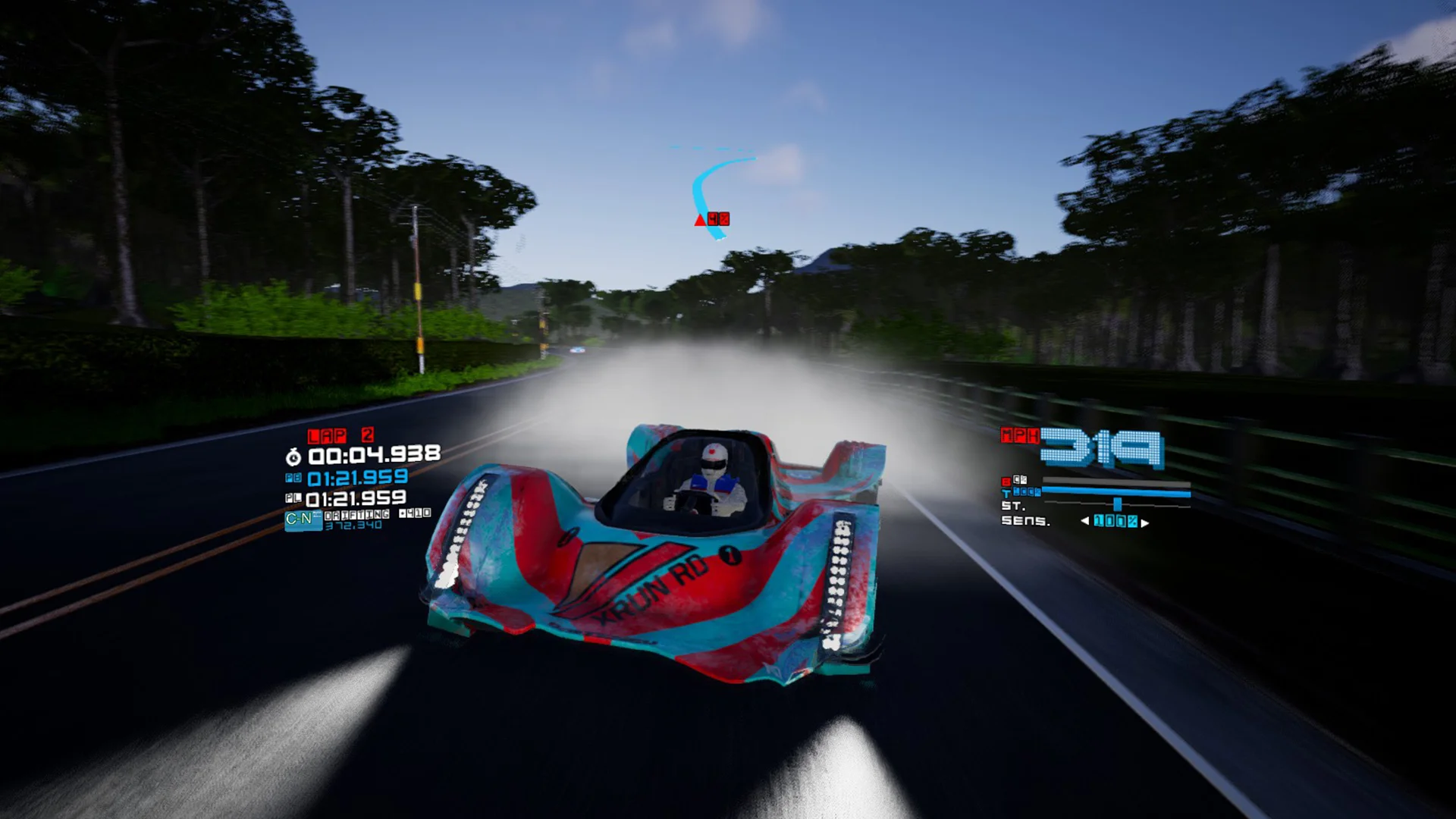Select the PB personal best label
Screen dimensions: 1456x819
pos(293,478)
